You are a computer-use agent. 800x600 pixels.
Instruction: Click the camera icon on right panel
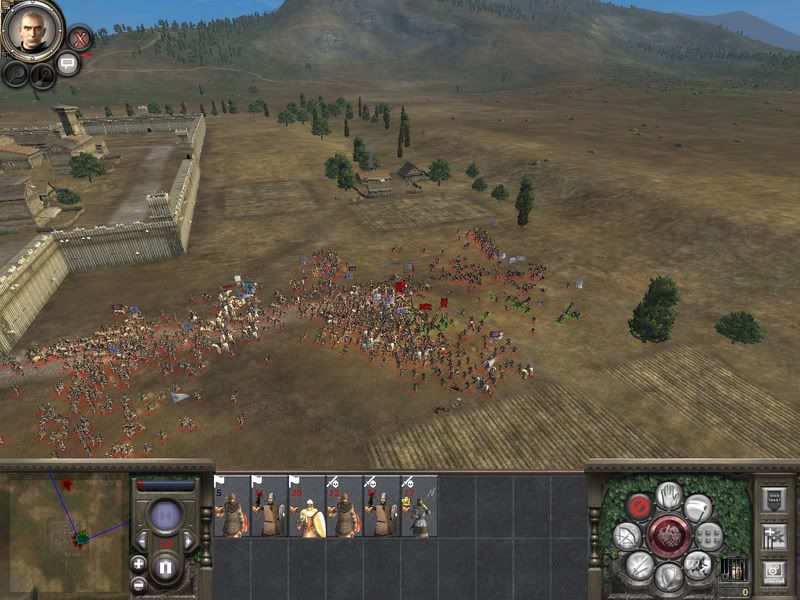[x=775, y=572]
